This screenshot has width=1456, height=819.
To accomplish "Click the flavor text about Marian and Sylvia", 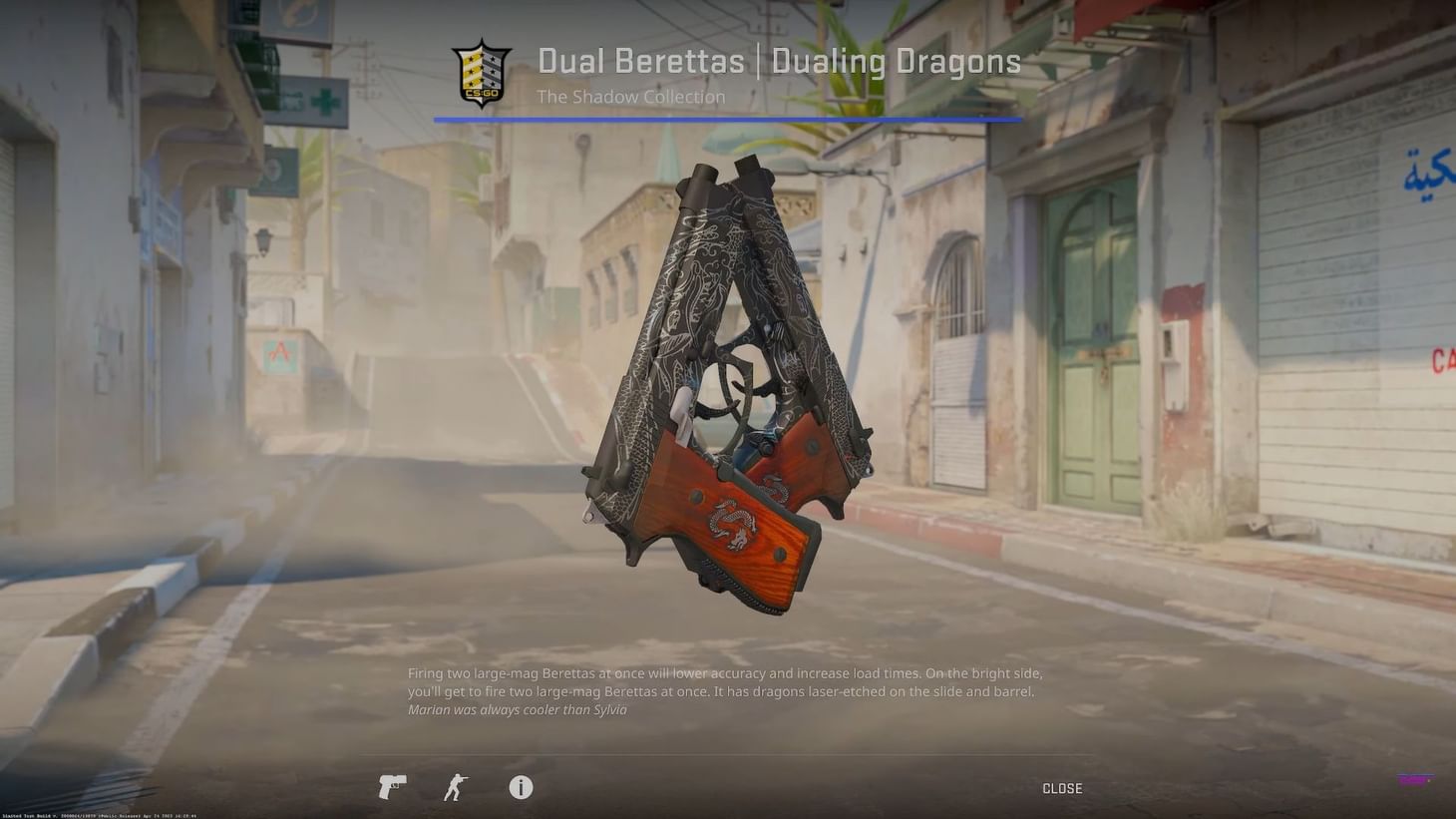I will pos(517,709).
